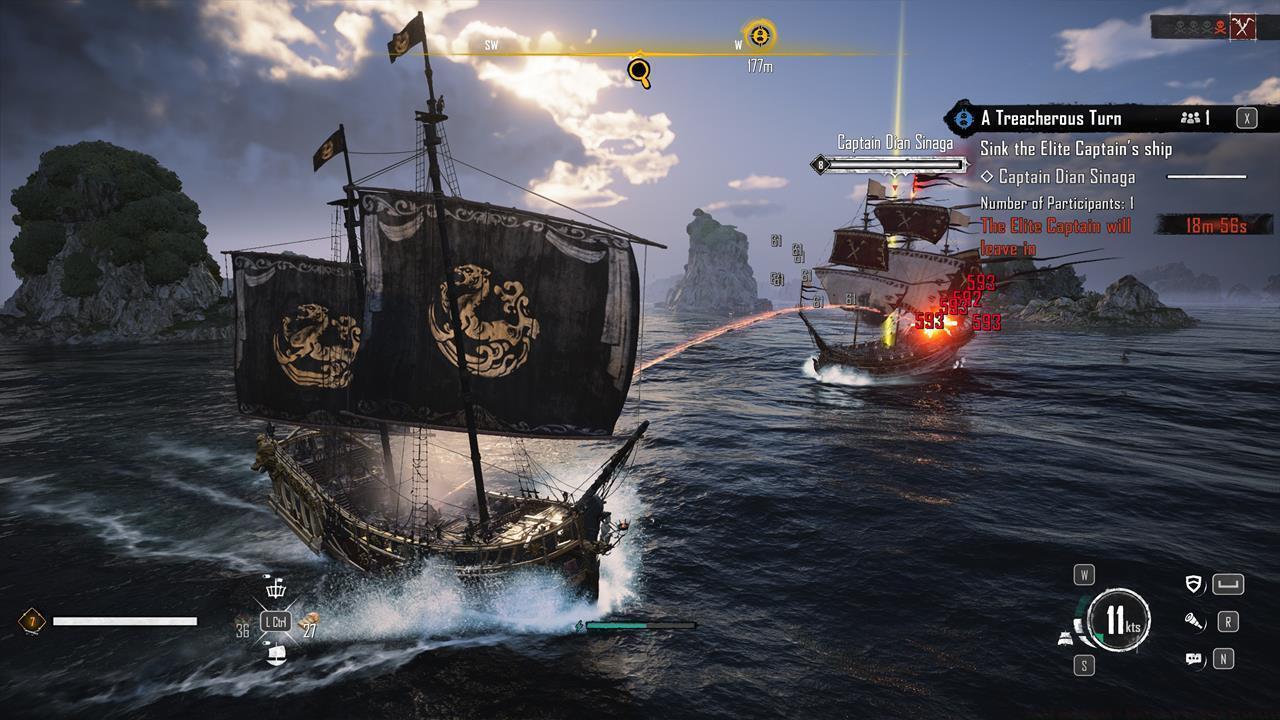Click the 11 kts speed dial
The height and width of the screenshot is (720, 1280).
[1119, 620]
